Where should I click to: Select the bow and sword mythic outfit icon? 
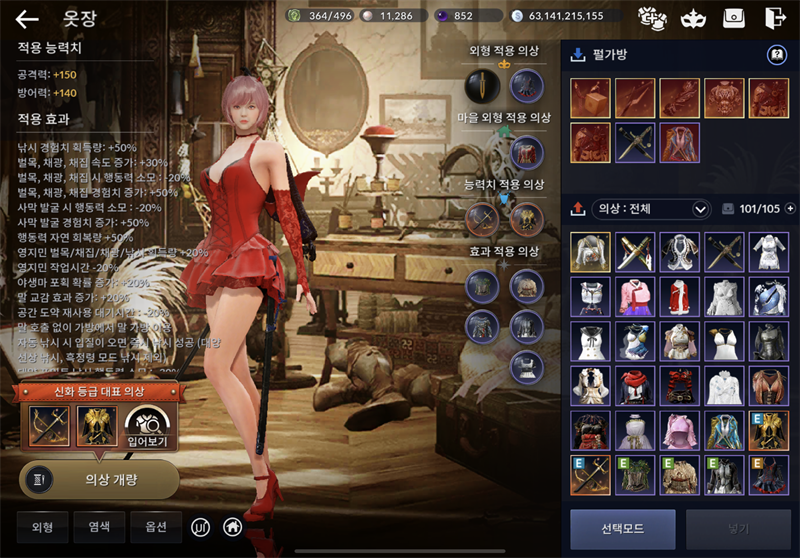coord(49,426)
